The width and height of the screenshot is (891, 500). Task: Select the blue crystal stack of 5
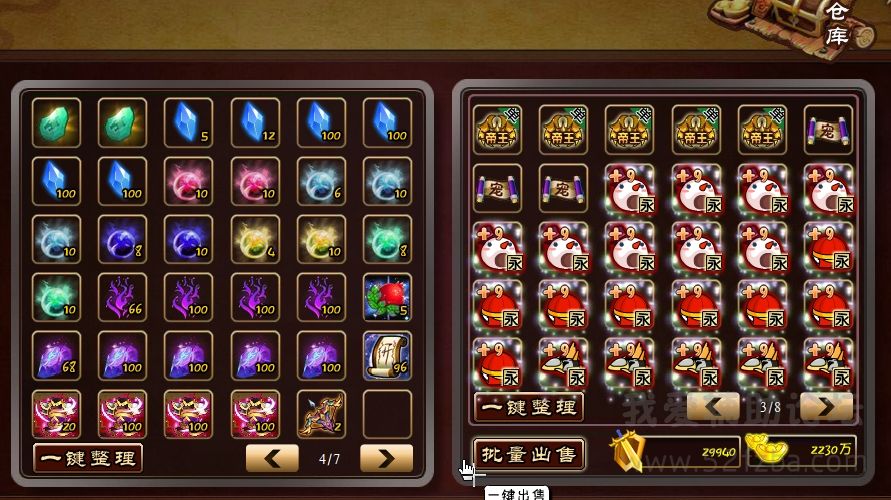click(189, 123)
